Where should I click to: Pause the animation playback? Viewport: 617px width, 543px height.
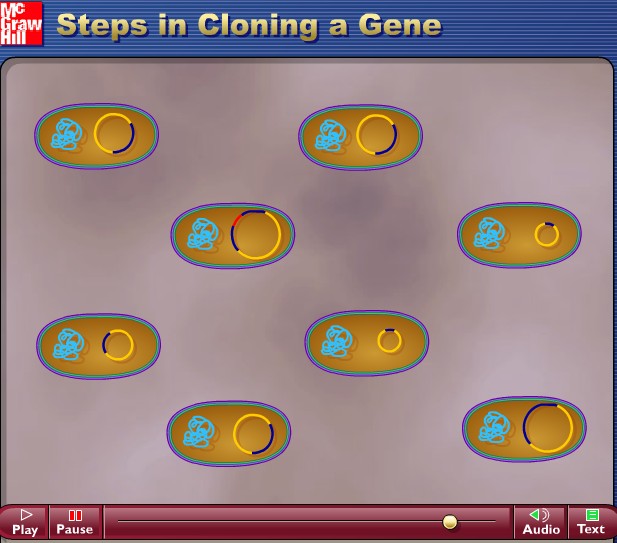pos(74,522)
